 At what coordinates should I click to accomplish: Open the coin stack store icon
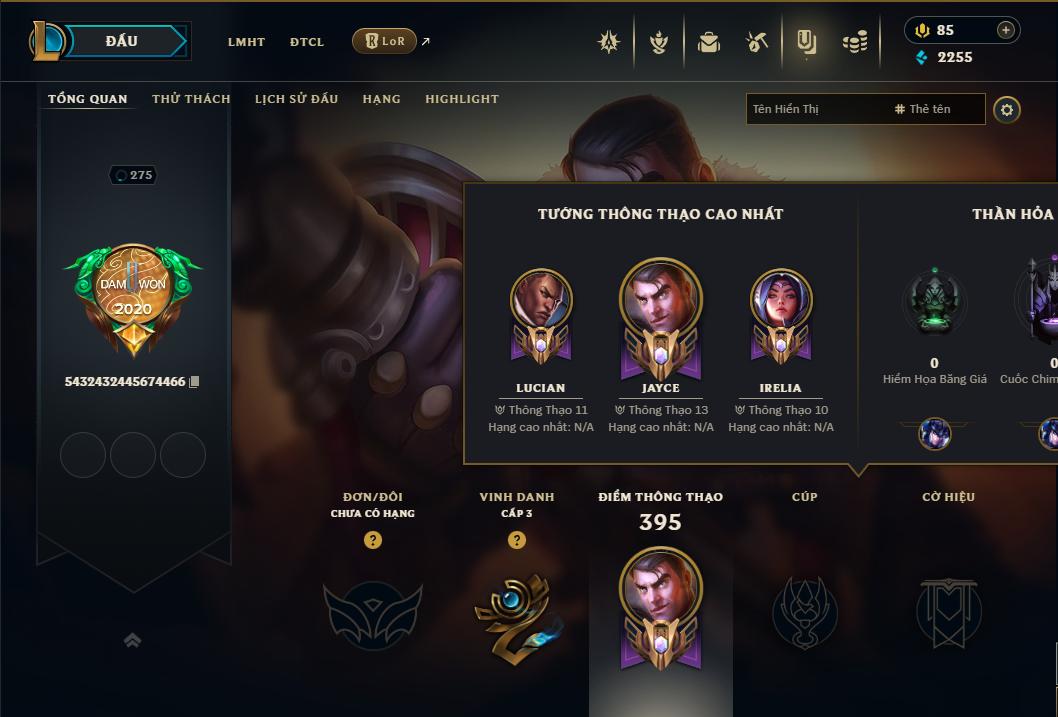pos(855,42)
